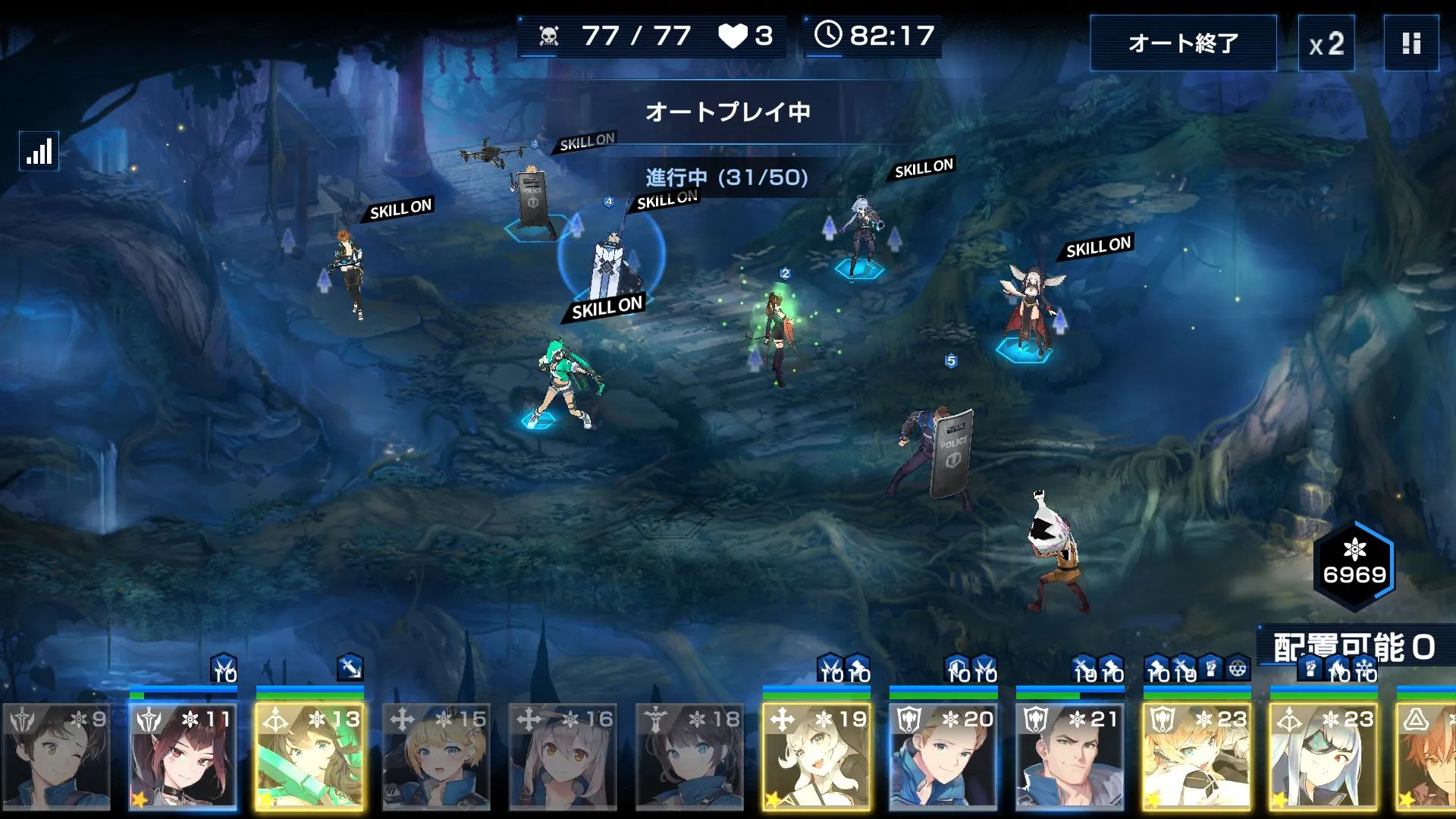This screenshot has height=819, width=1456.
Task: Pause the battle with the pause button
Action: tap(1410, 43)
